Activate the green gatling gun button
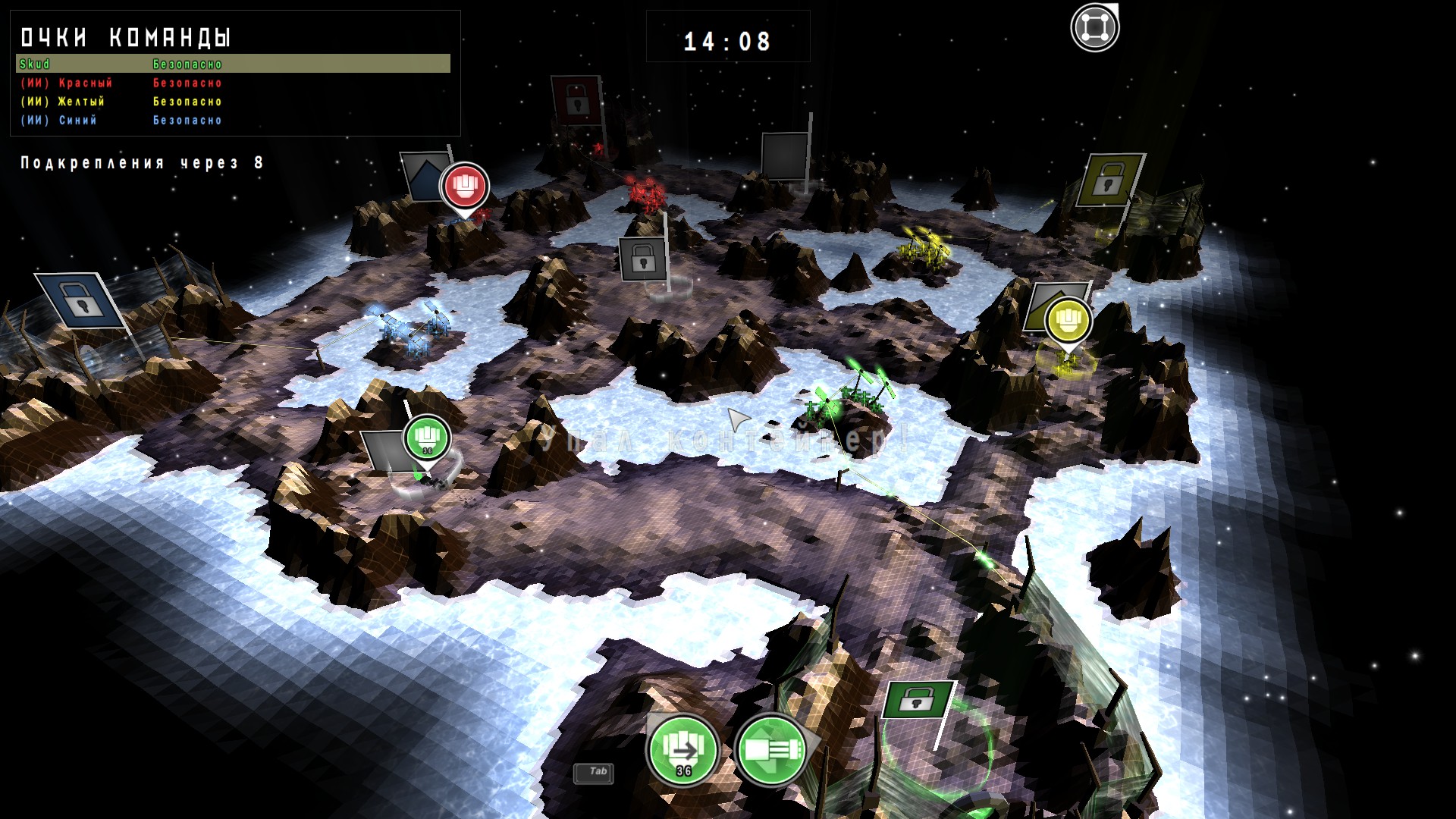Image resolution: width=1456 pixels, height=819 pixels. (x=771, y=749)
